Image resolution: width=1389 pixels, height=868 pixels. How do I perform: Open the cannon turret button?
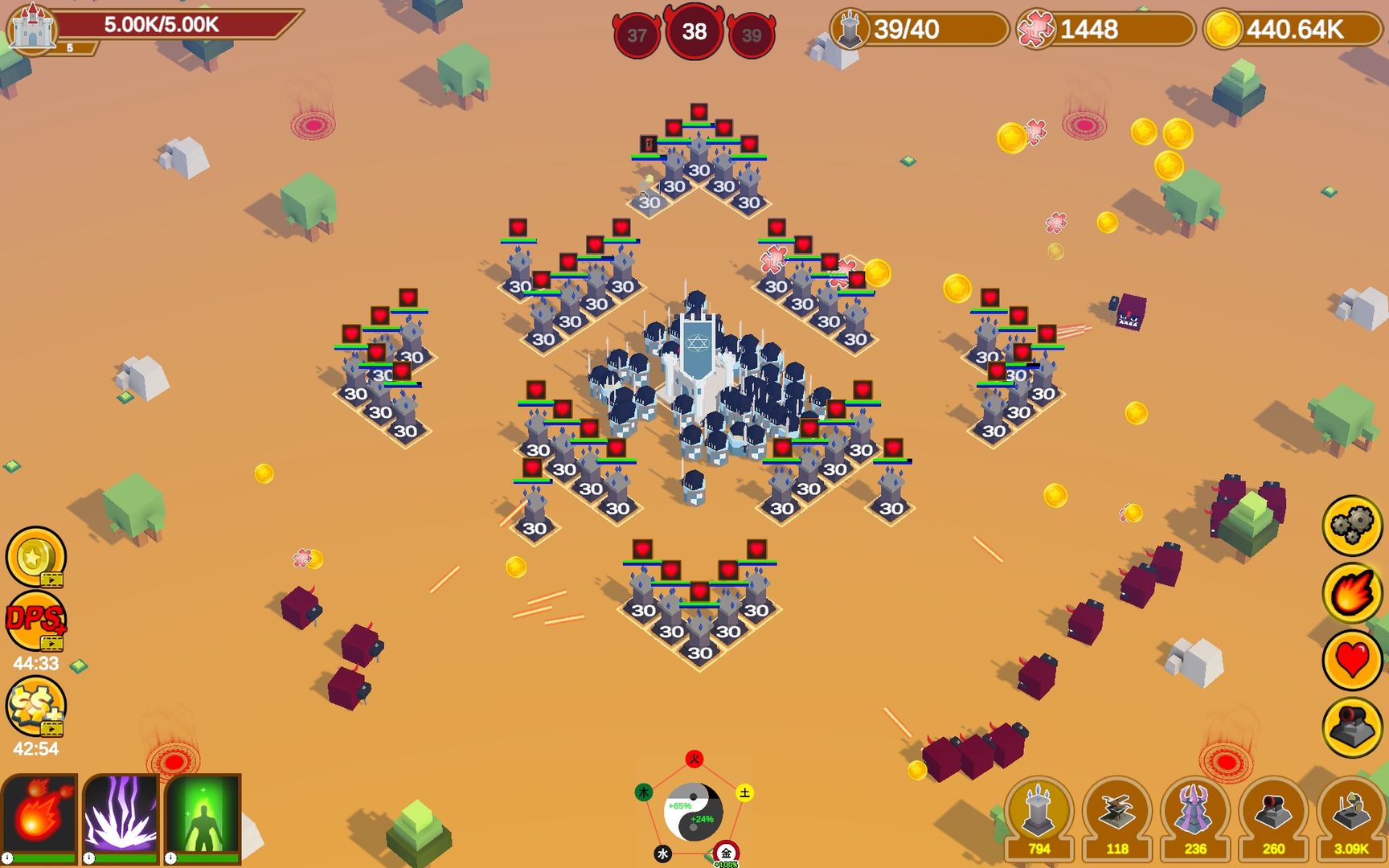(1352, 728)
